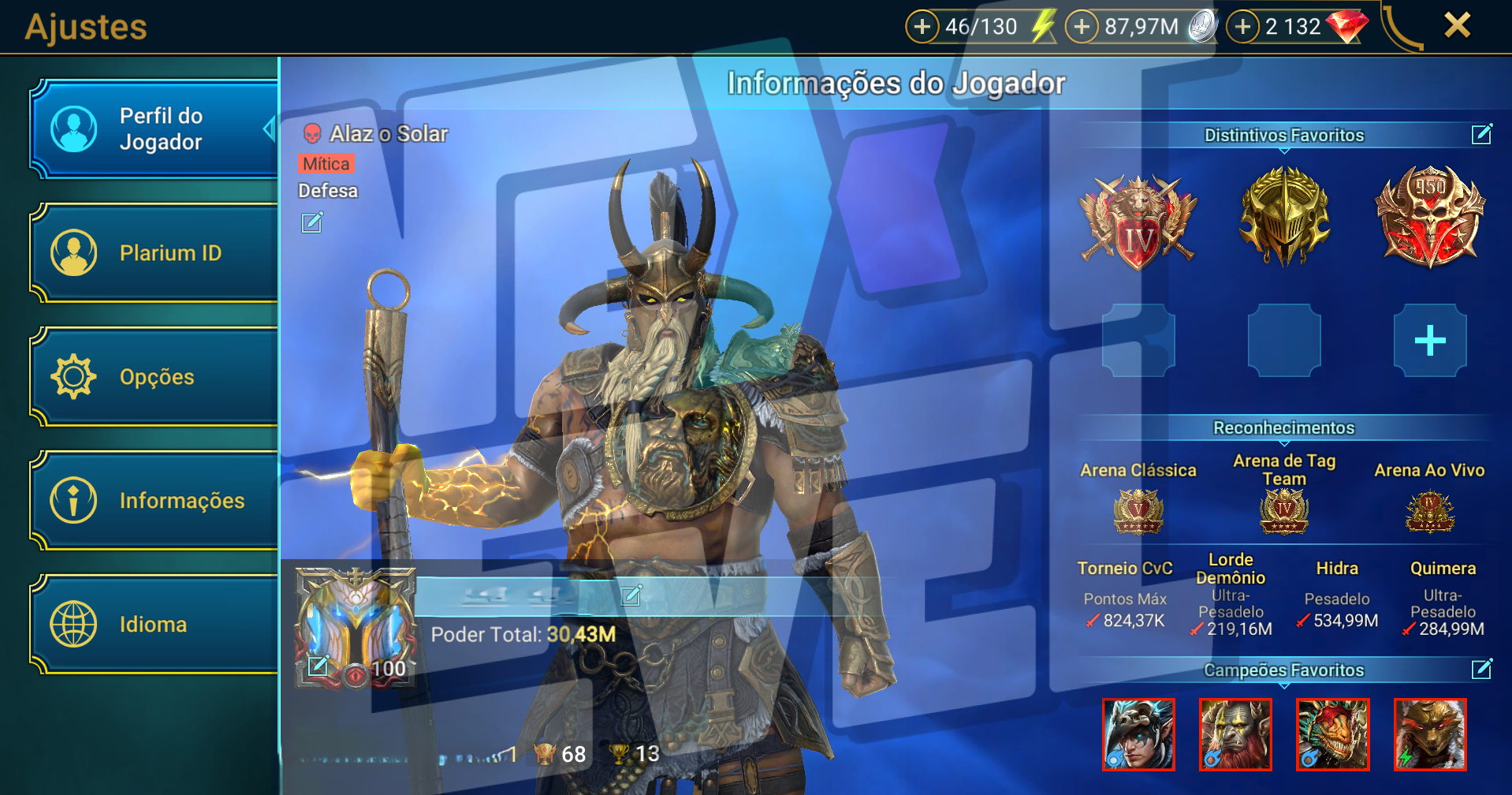Edit the Campeões Favoritos list
Image resolution: width=1512 pixels, height=795 pixels.
[x=1481, y=670]
